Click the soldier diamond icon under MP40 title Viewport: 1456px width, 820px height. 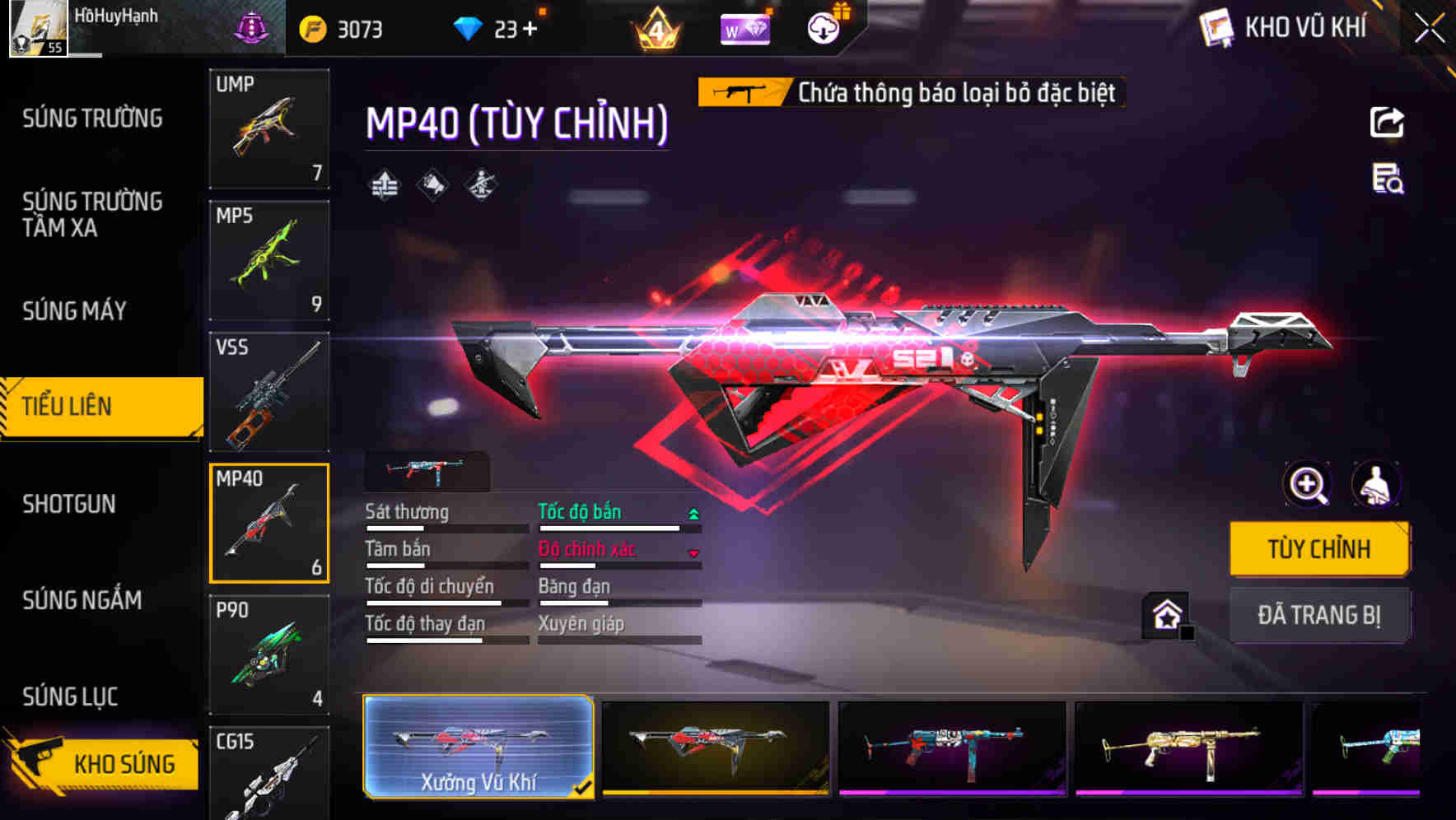pyautogui.click(x=481, y=185)
